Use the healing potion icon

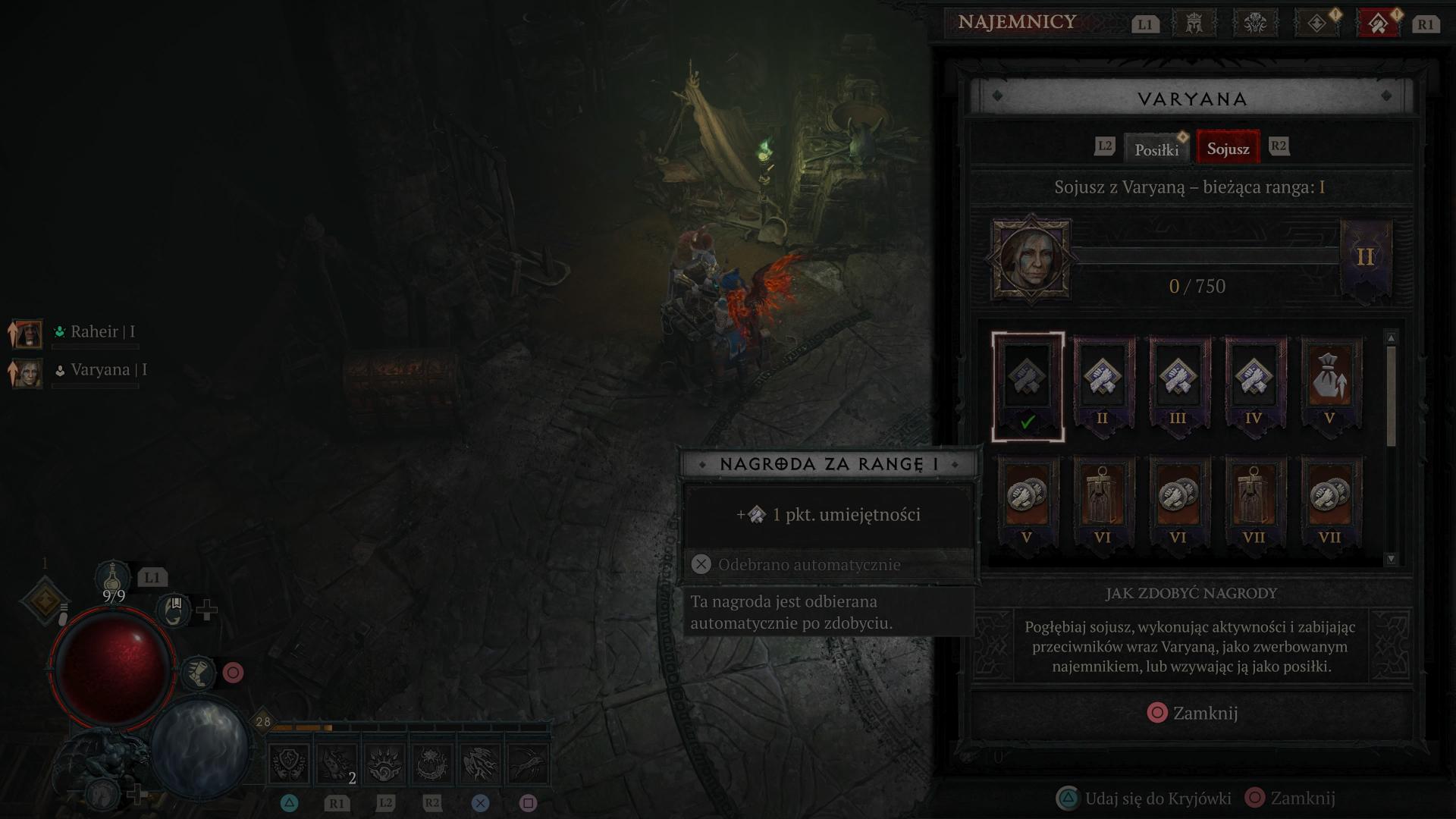click(x=112, y=578)
